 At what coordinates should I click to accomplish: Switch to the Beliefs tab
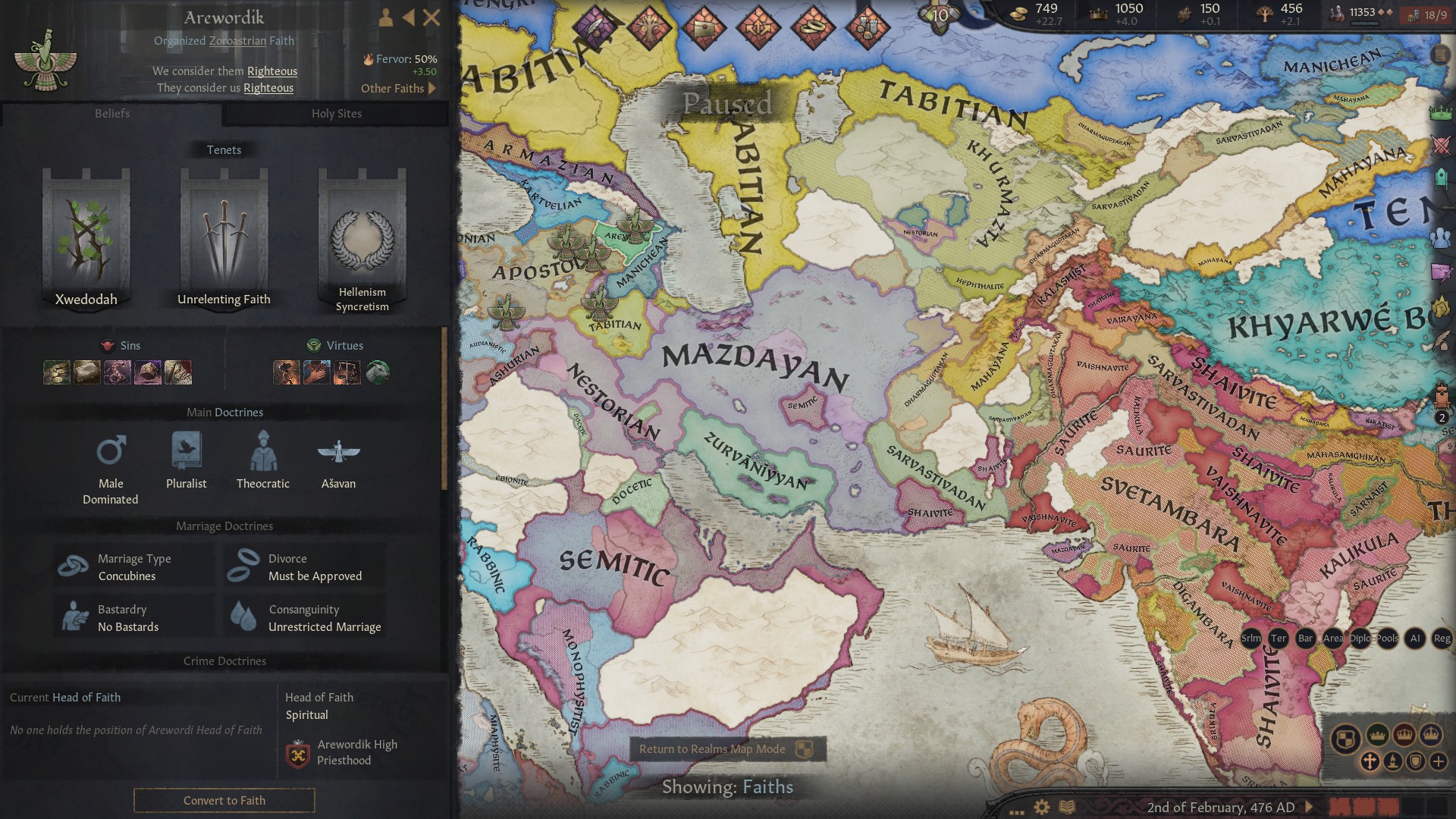pos(112,114)
